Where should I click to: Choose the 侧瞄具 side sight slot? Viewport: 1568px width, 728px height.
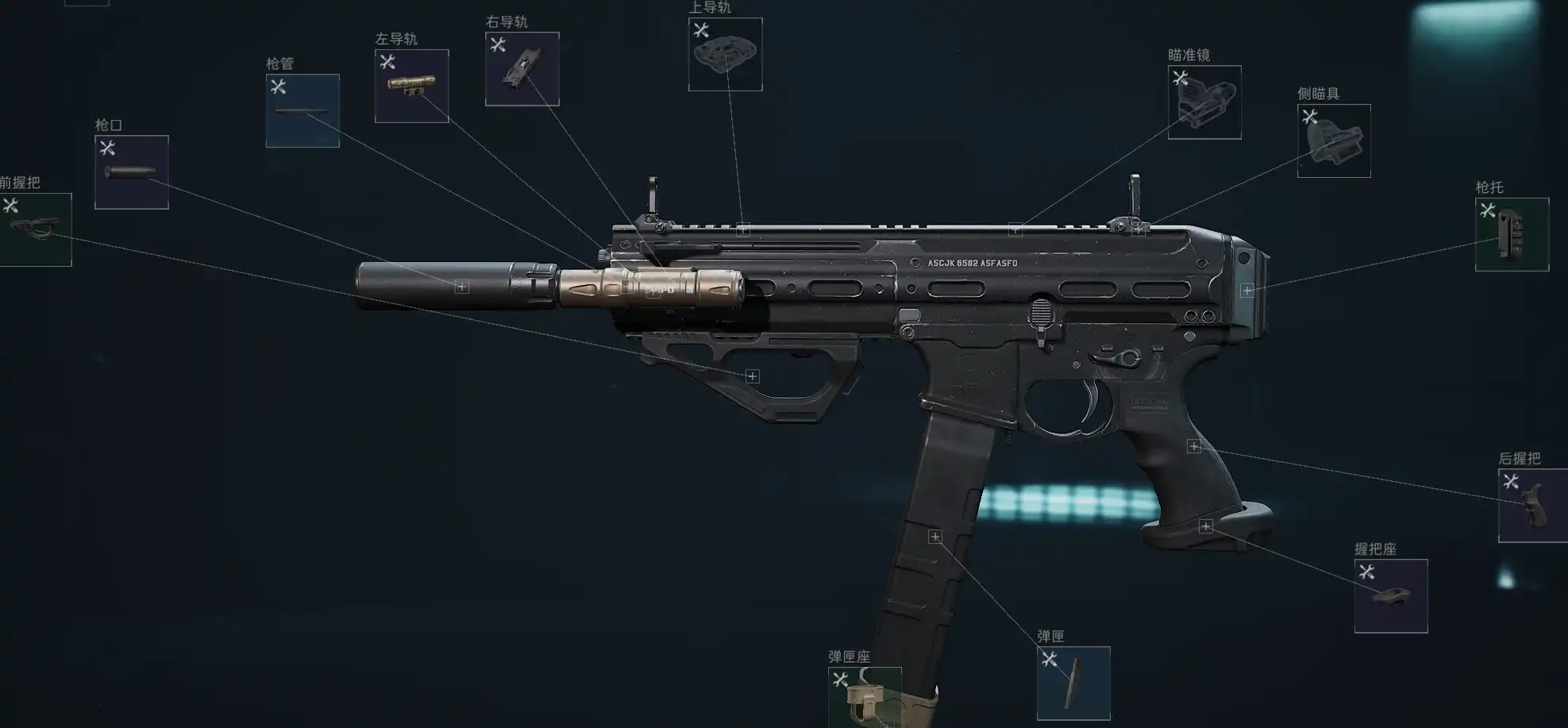(x=1333, y=141)
